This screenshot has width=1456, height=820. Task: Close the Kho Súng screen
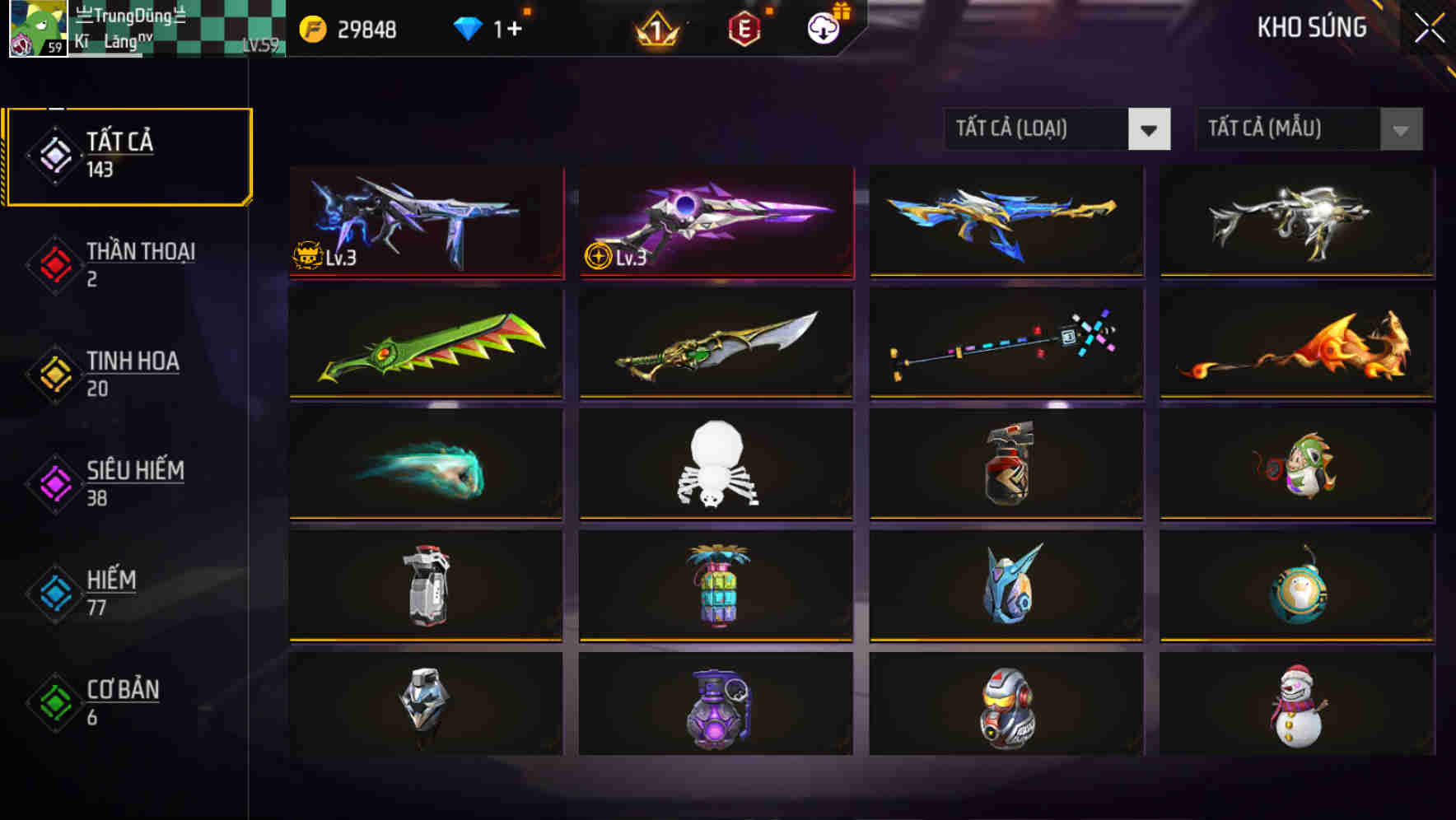[x=1430, y=26]
